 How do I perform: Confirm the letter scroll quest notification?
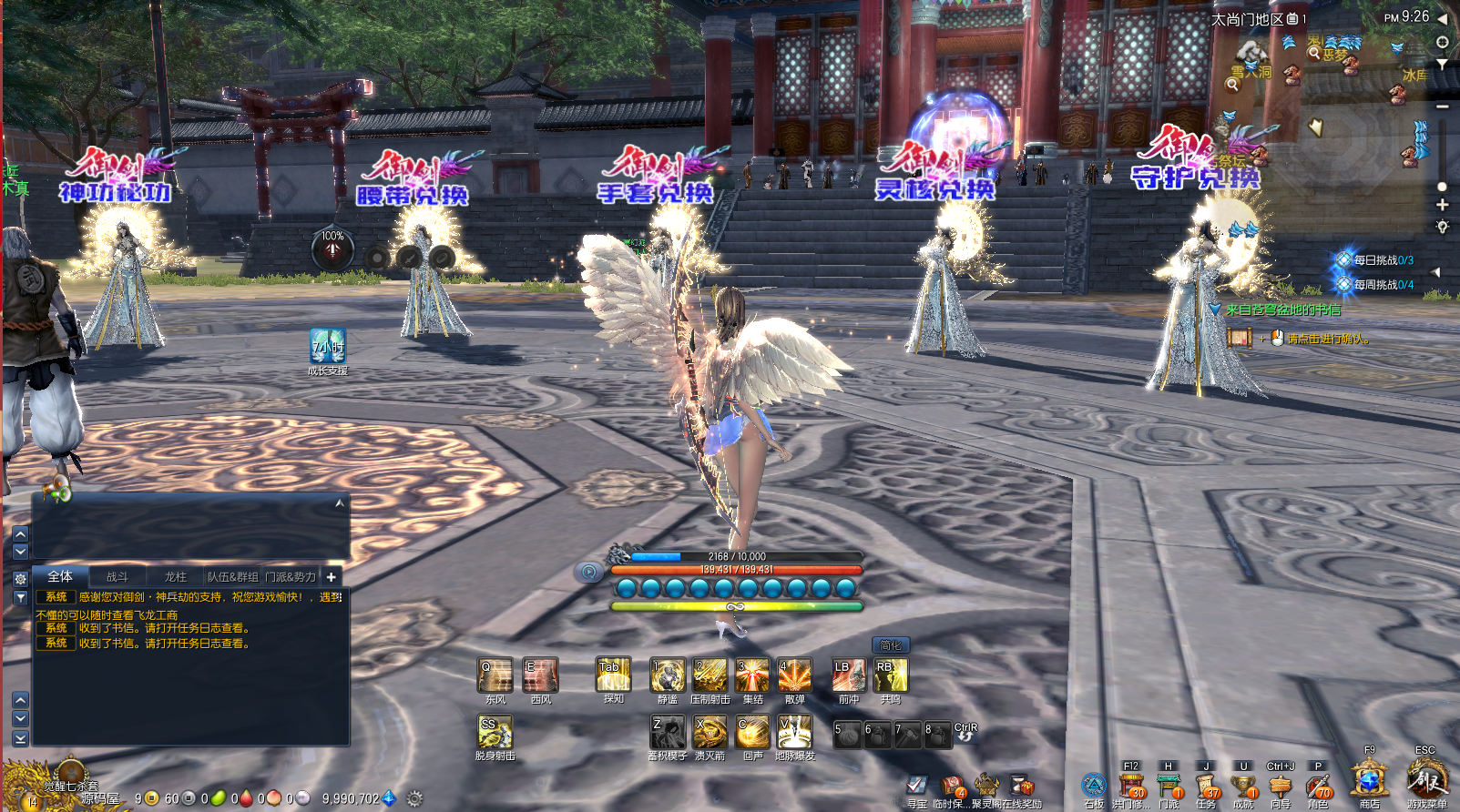(x=1240, y=339)
